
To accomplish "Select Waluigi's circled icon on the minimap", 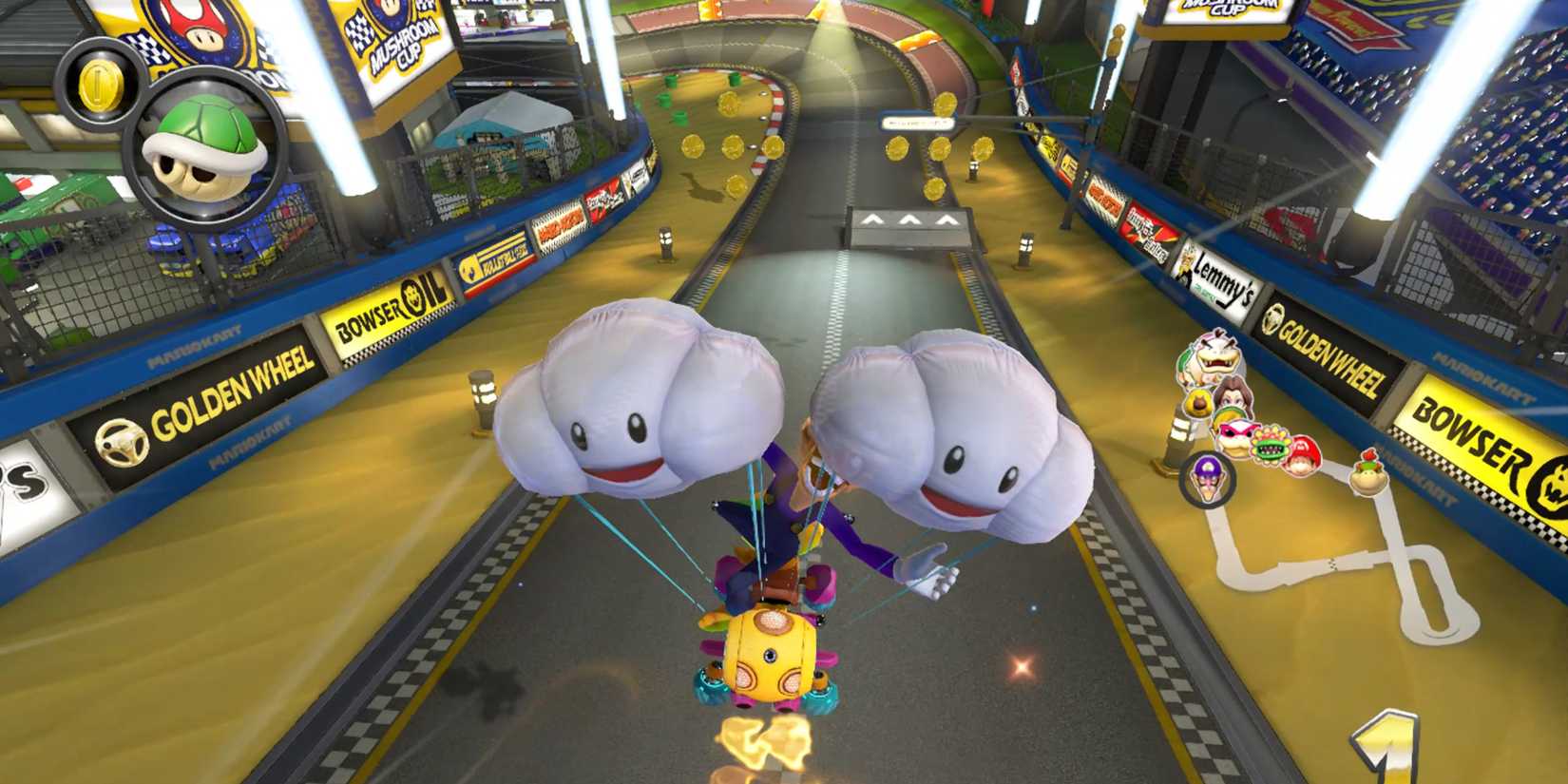I will 1208,478.
